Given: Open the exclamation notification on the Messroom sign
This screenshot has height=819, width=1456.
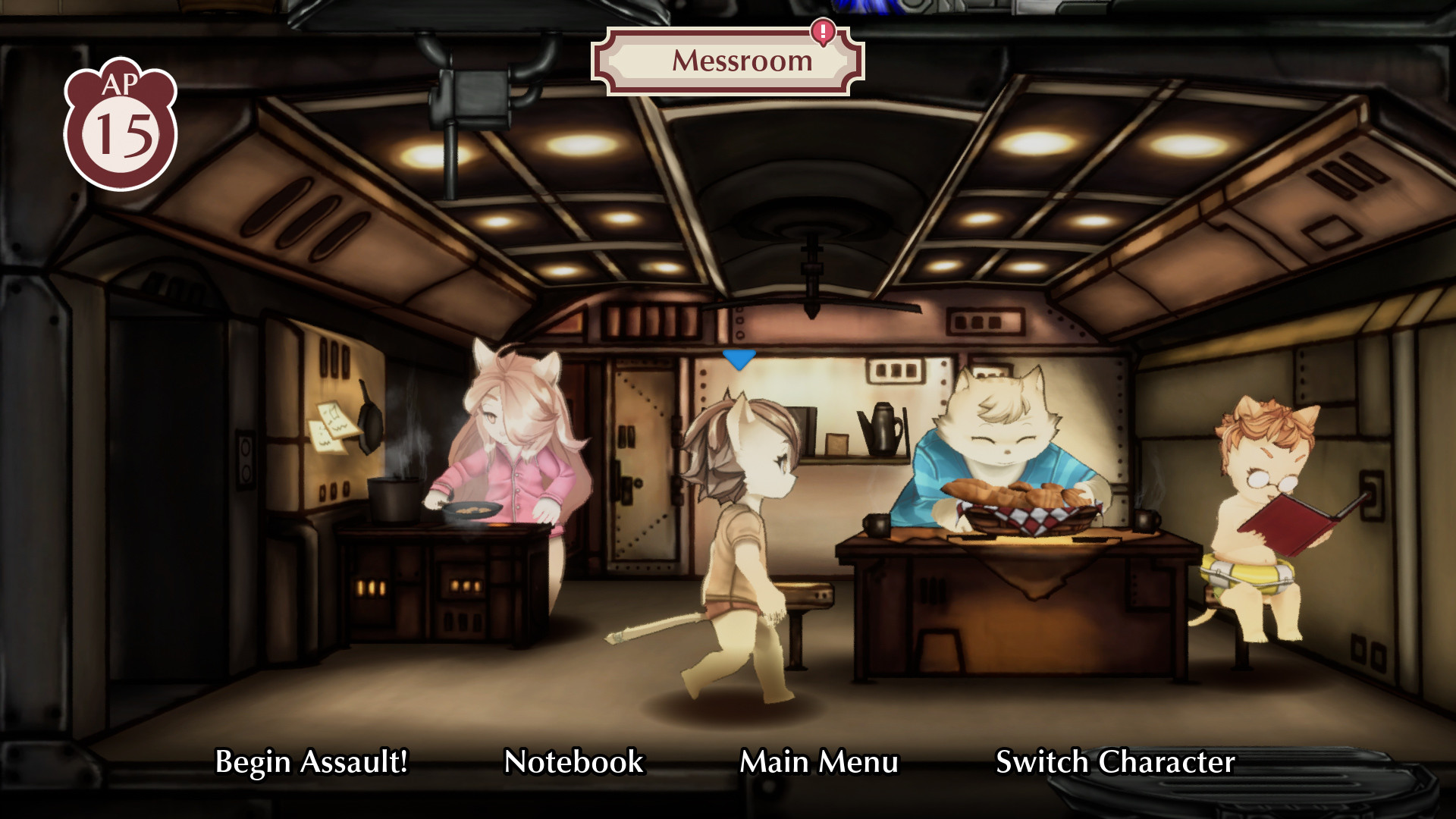Looking at the screenshot, I should point(823,32).
